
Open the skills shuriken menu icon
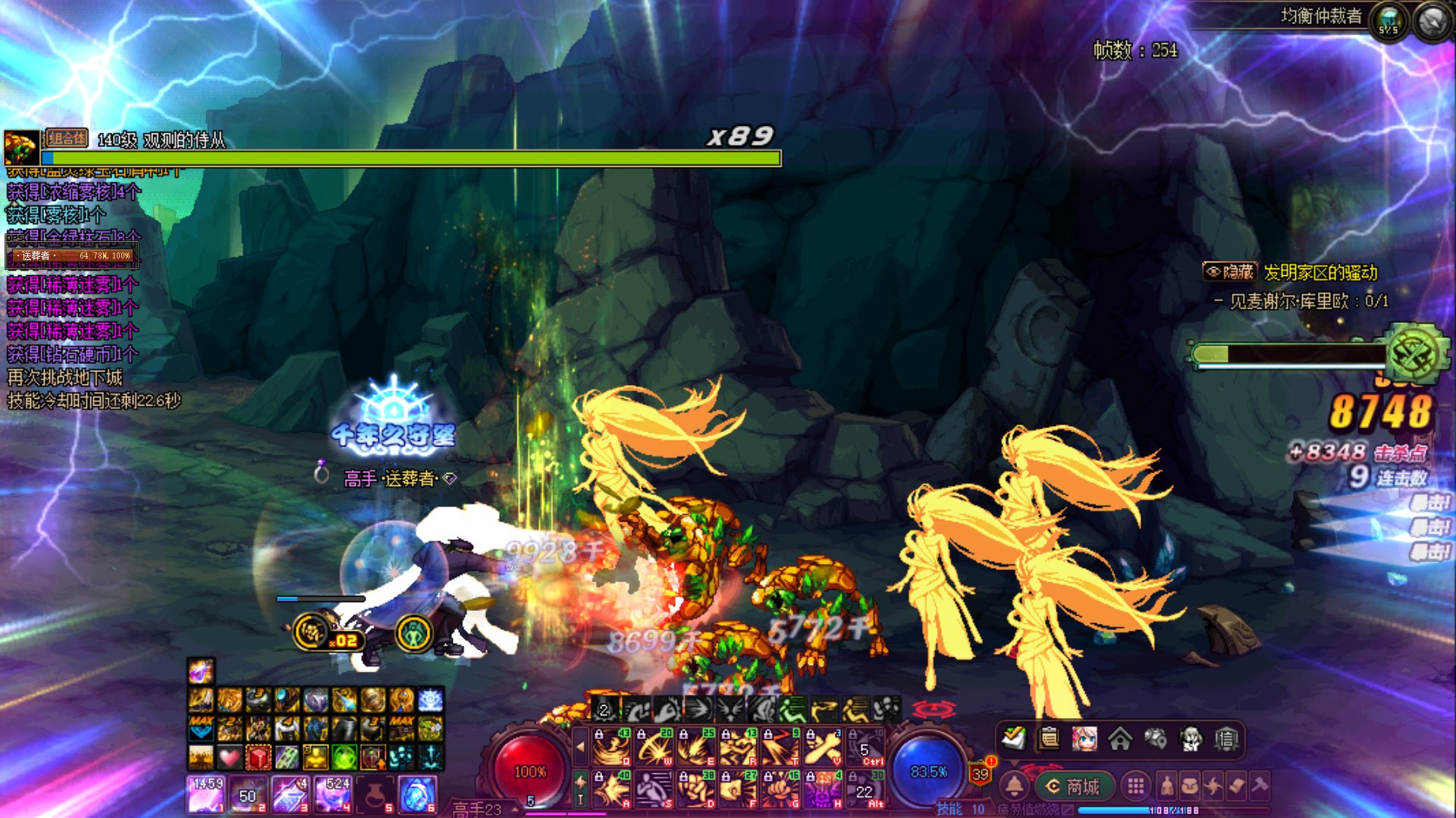tap(1213, 786)
